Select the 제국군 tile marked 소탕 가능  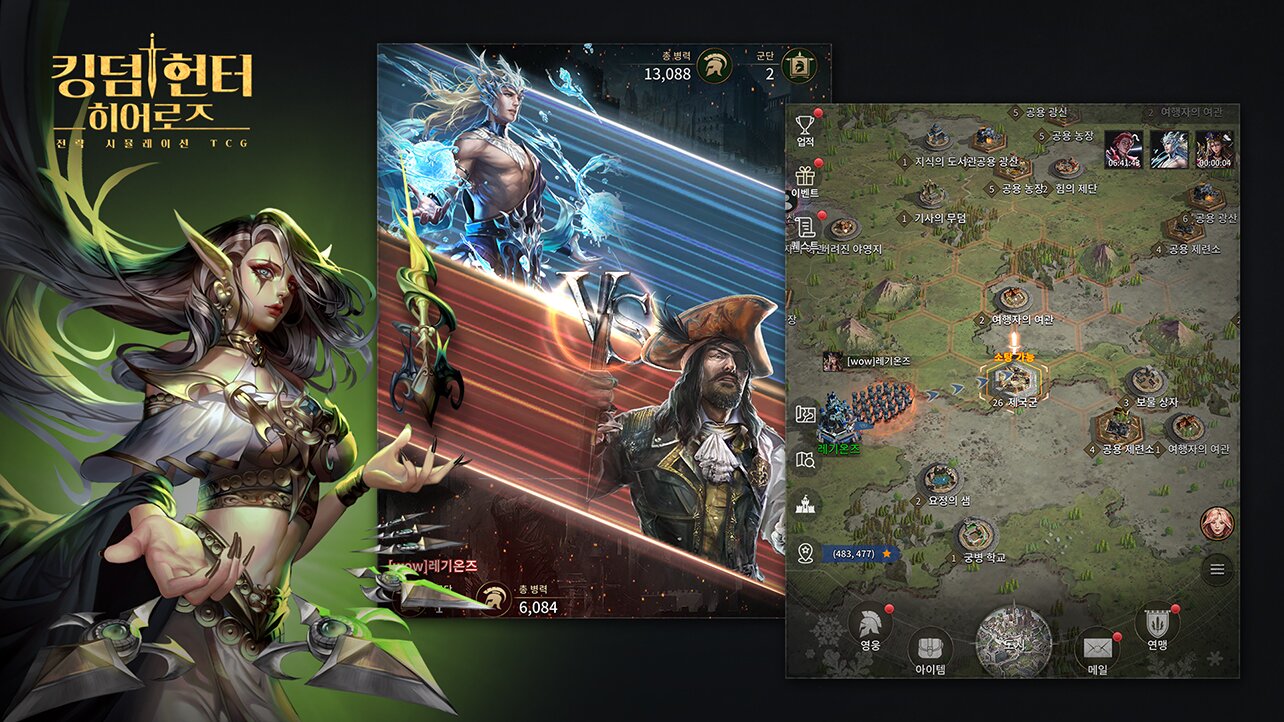pyautogui.click(x=1012, y=380)
